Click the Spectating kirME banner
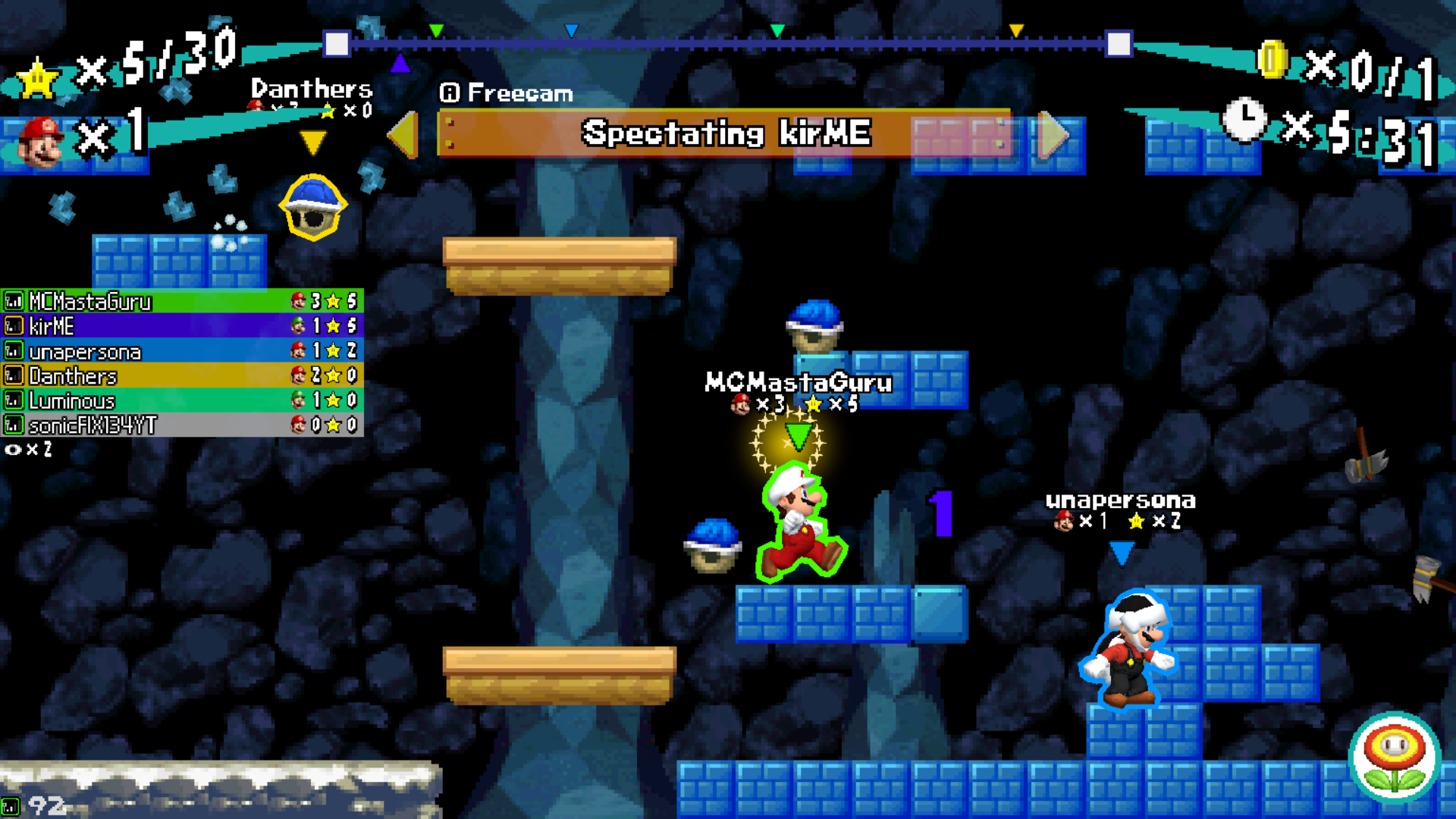The height and width of the screenshot is (819, 1456). [725, 133]
